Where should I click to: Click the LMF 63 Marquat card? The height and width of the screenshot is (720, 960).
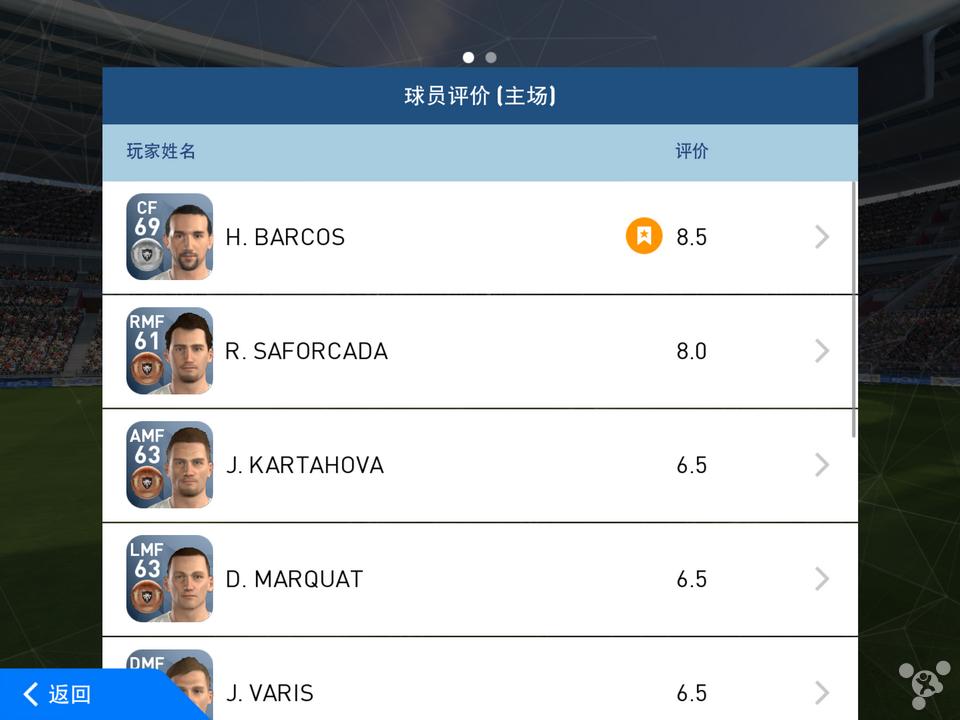(170, 579)
